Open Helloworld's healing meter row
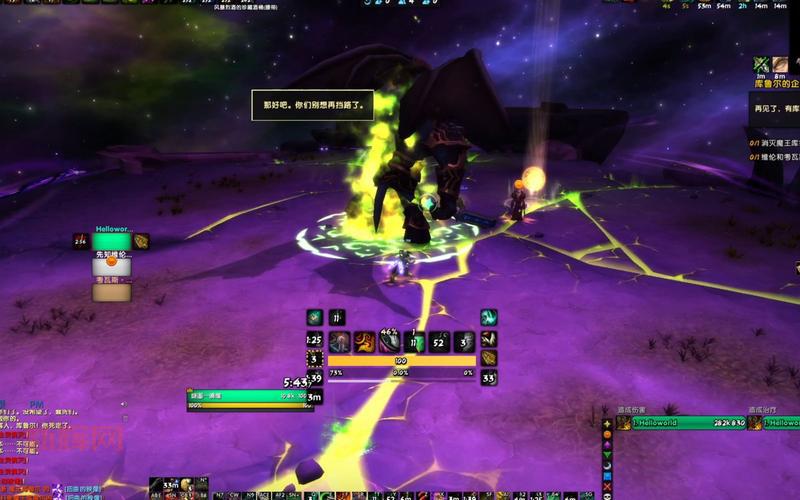 click(776, 424)
